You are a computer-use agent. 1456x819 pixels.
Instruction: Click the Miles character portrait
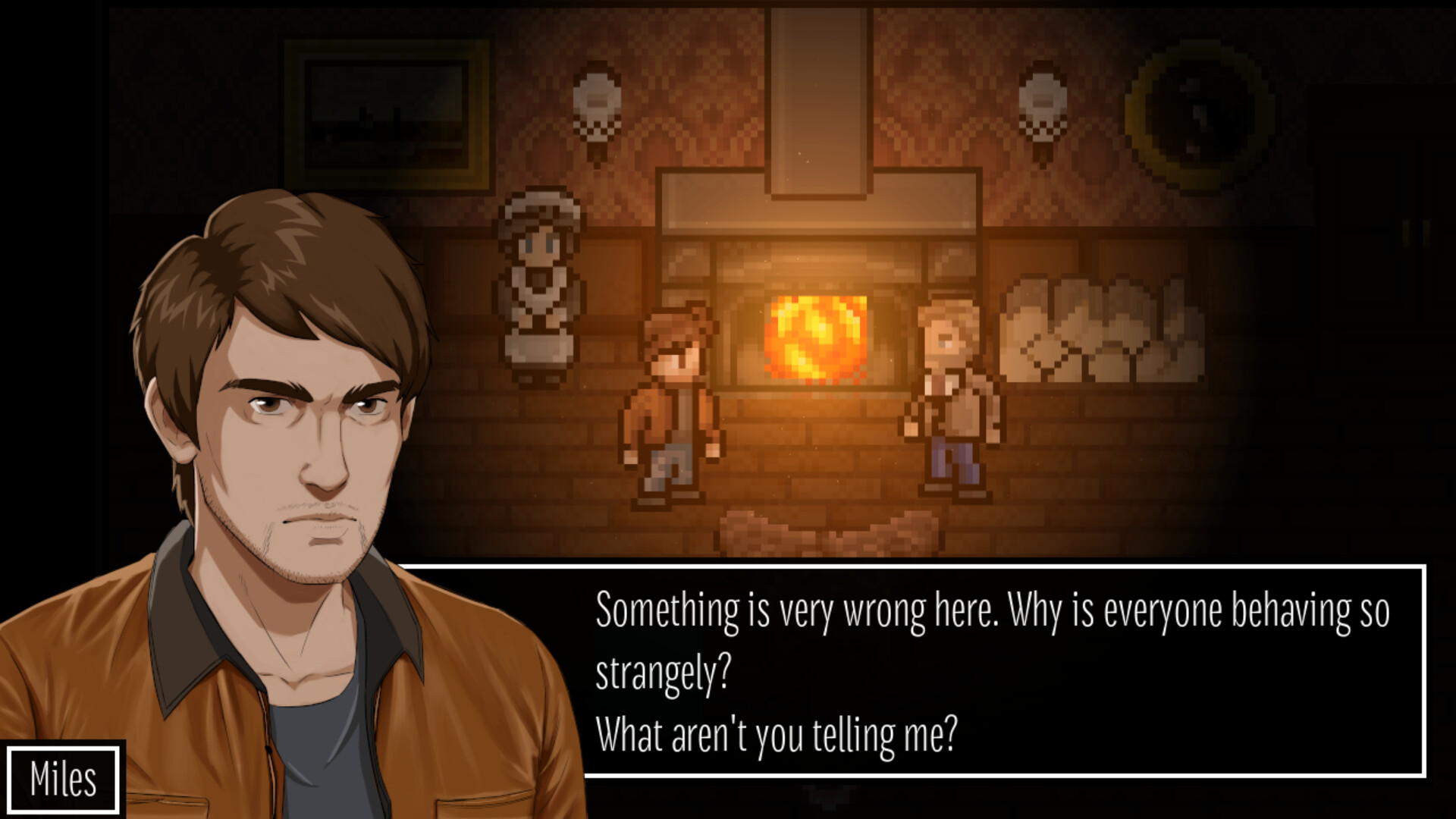[x=288, y=455]
